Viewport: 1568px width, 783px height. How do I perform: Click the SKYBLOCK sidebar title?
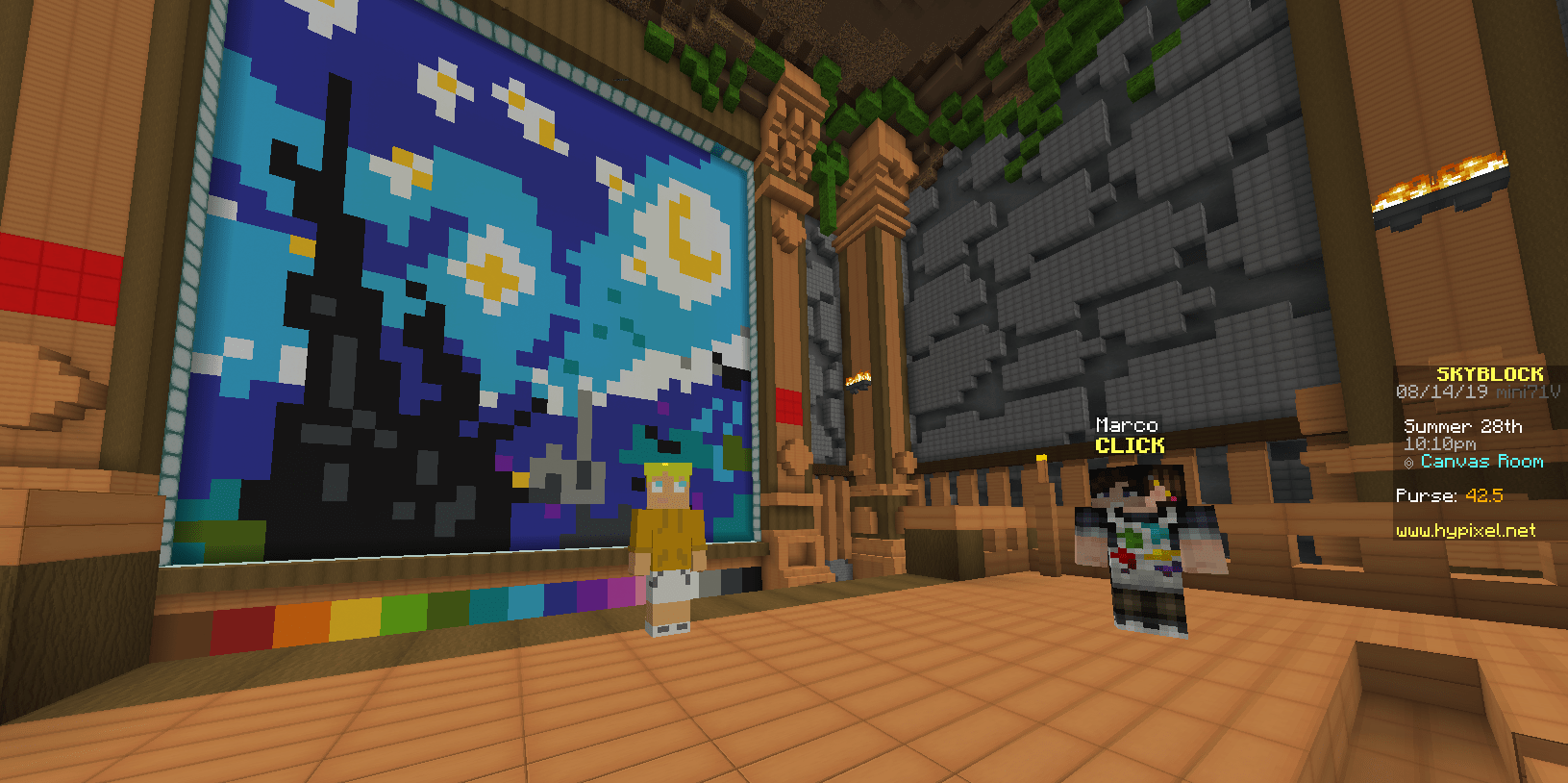(x=1491, y=375)
